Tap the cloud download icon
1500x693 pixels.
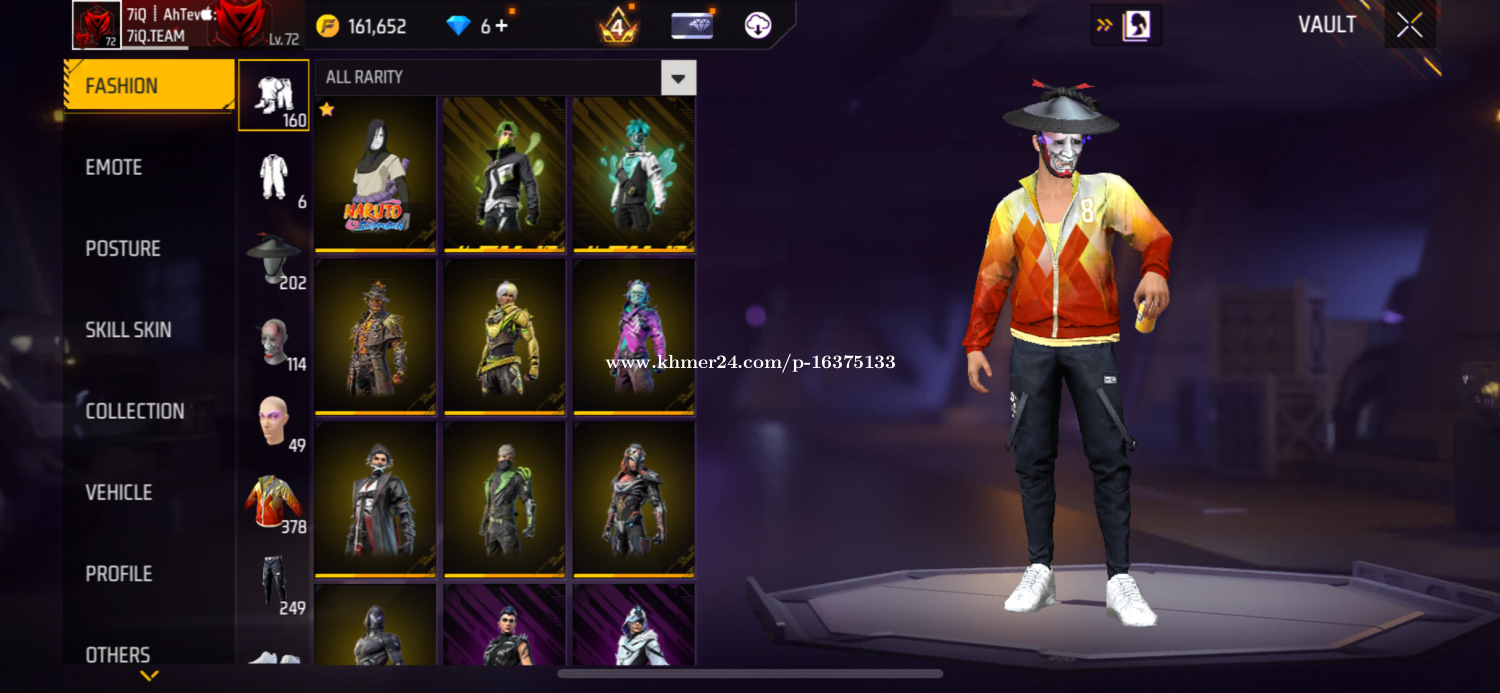coord(758,26)
